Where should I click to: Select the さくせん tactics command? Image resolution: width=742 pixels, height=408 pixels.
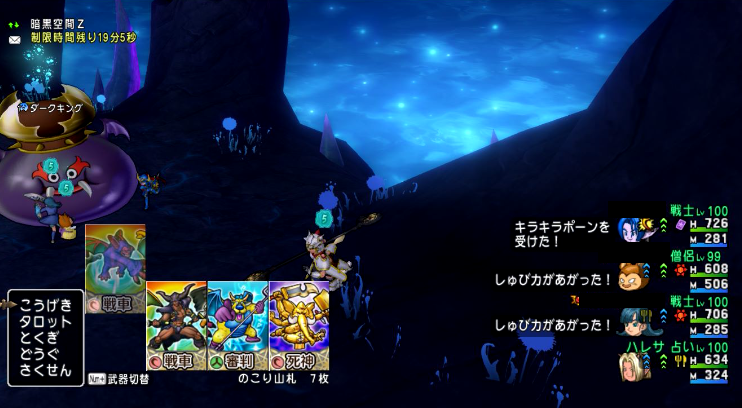(x=45, y=370)
